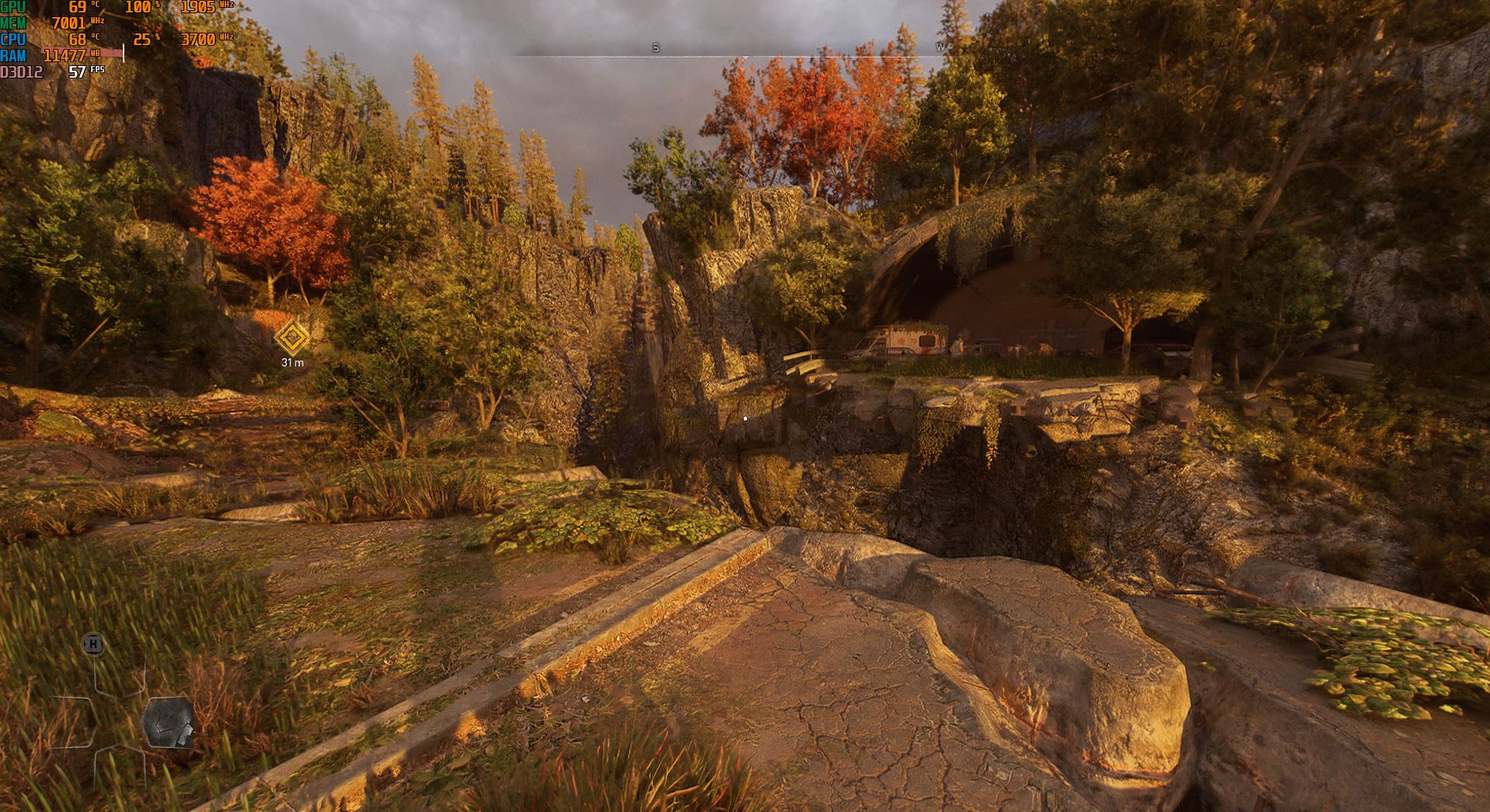Select the yellow diamond objective marker
Image resolution: width=1490 pixels, height=812 pixels.
(292, 337)
